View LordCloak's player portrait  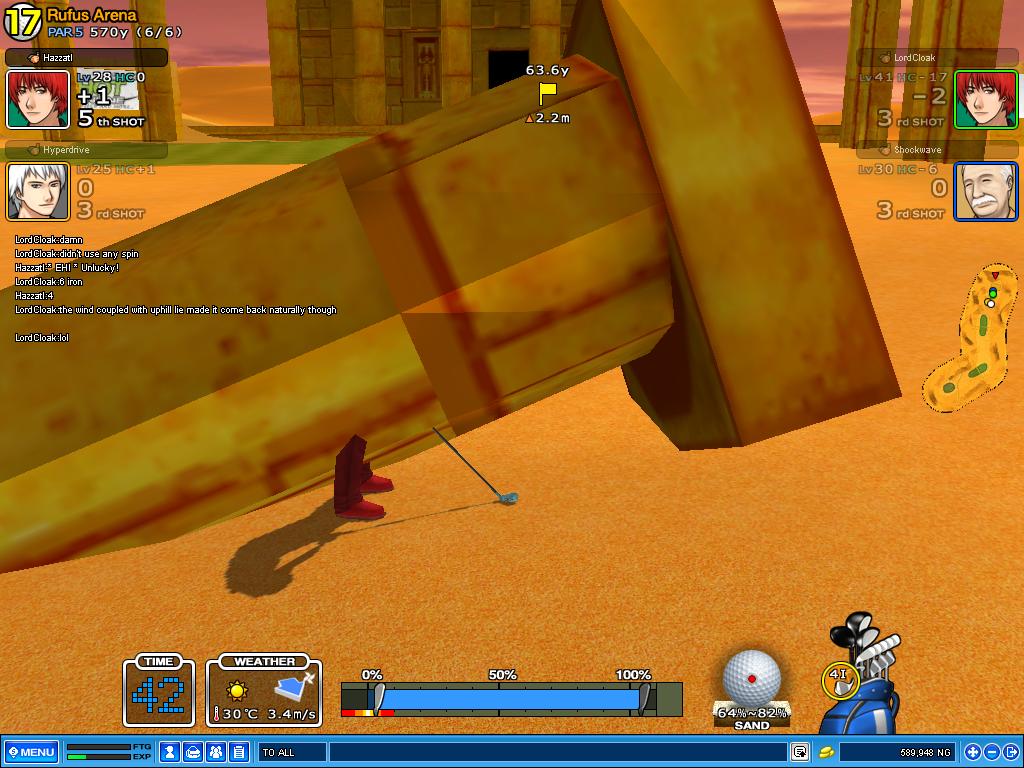pos(985,100)
